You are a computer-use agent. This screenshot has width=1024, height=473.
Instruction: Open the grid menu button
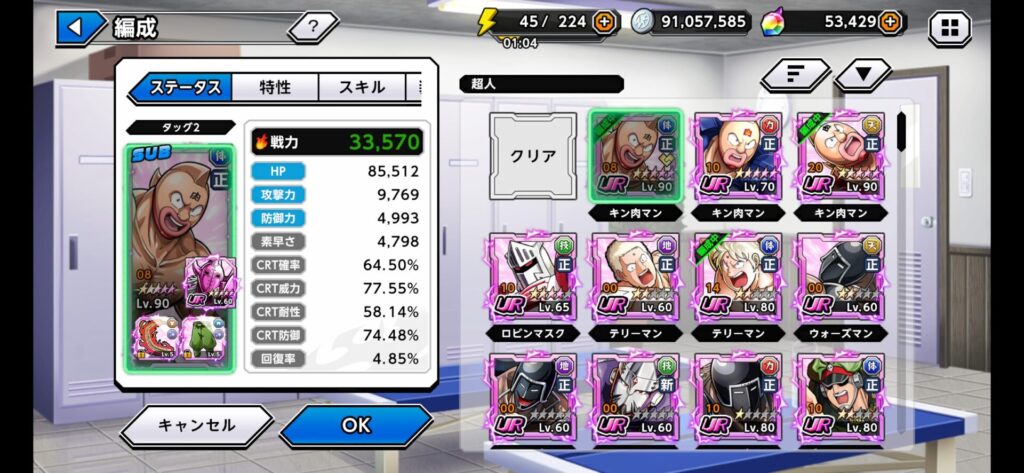949,28
